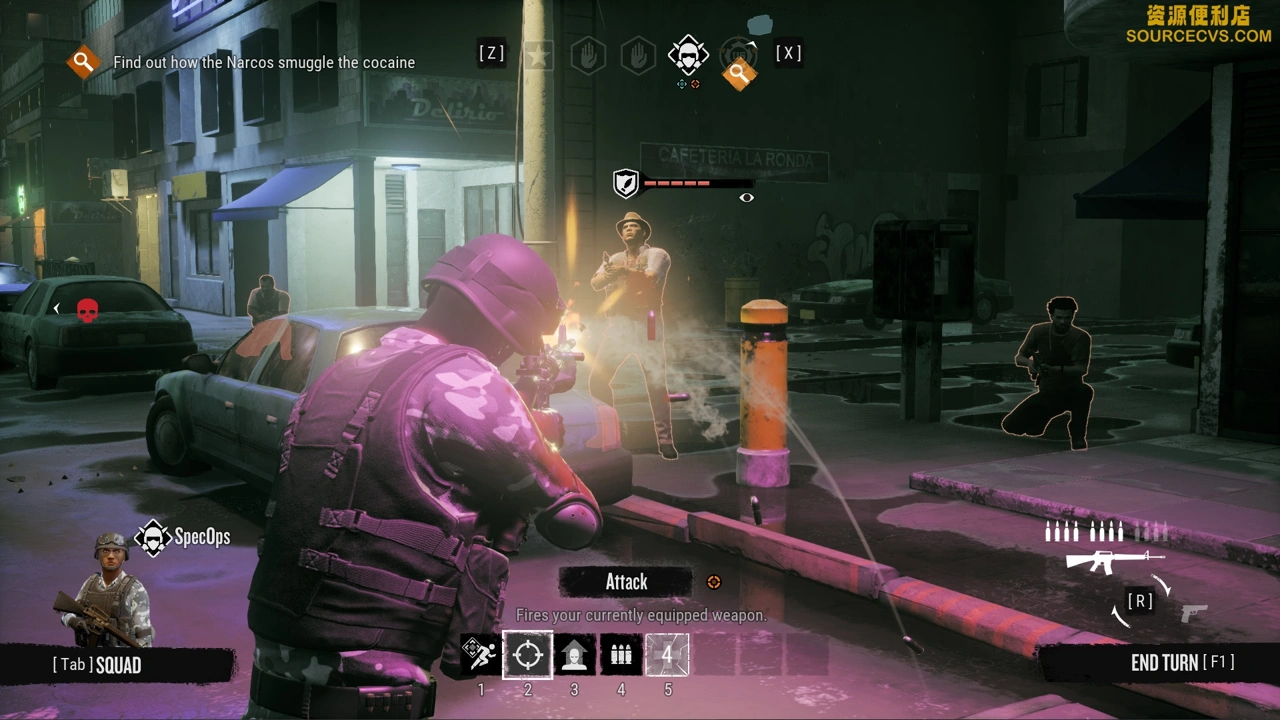Select the highlighted SpecOps unit in turn order
The width and height of the screenshot is (1280, 720).
(x=688, y=54)
